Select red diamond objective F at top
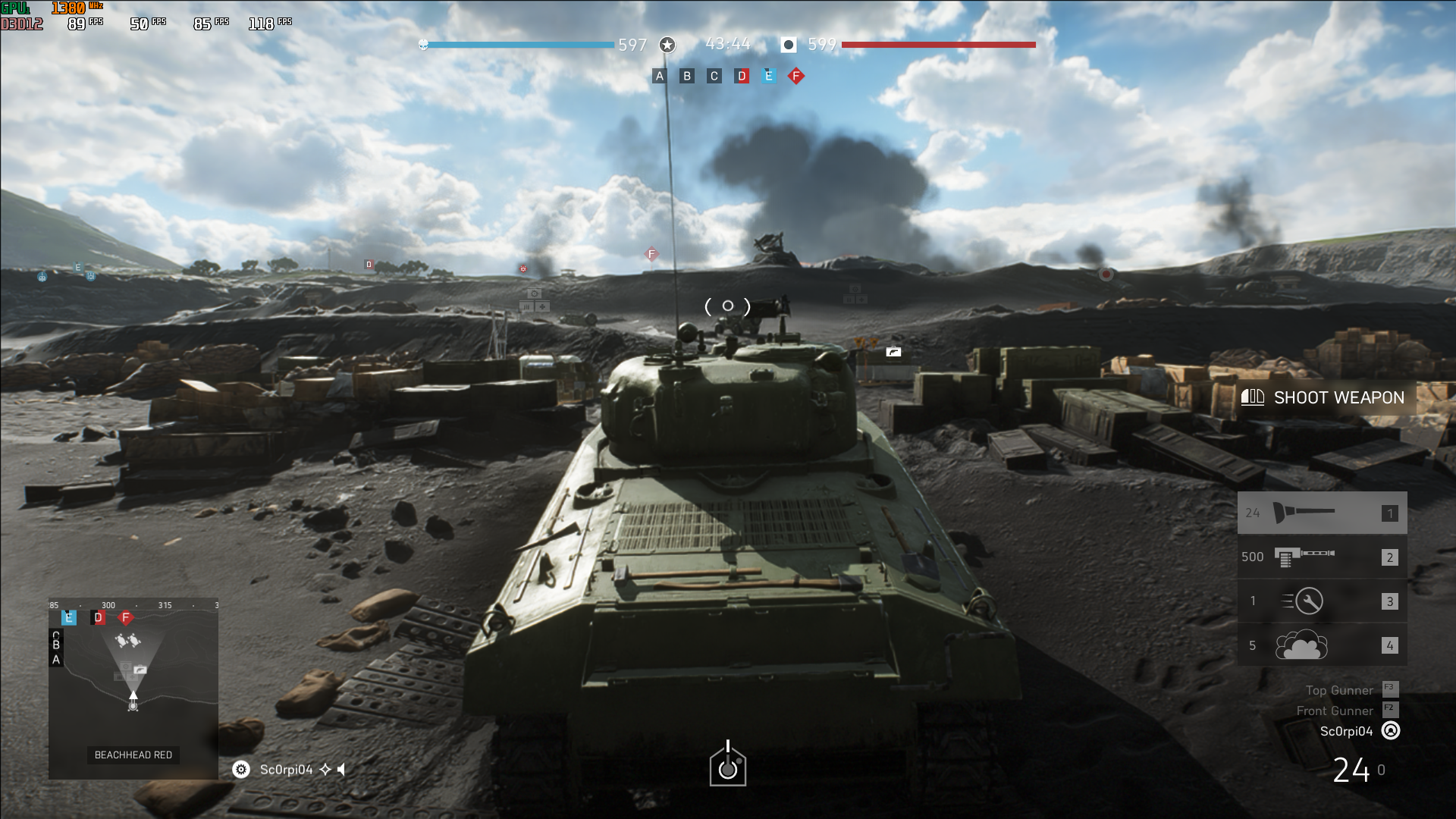1456x819 pixels. (x=796, y=76)
